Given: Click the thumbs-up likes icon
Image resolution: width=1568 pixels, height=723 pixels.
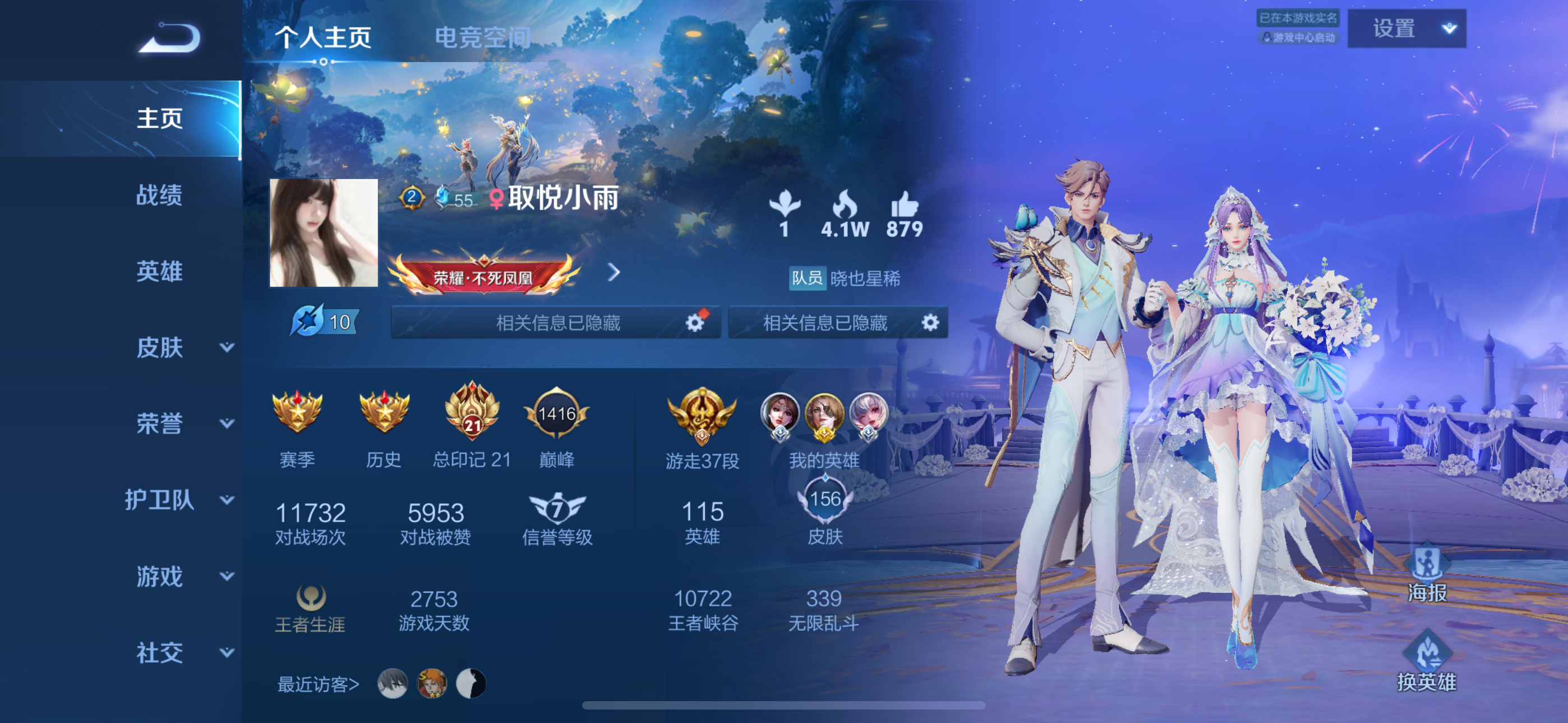Looking at the screenshot, I should pyautogui.click(x=904, y=205).
